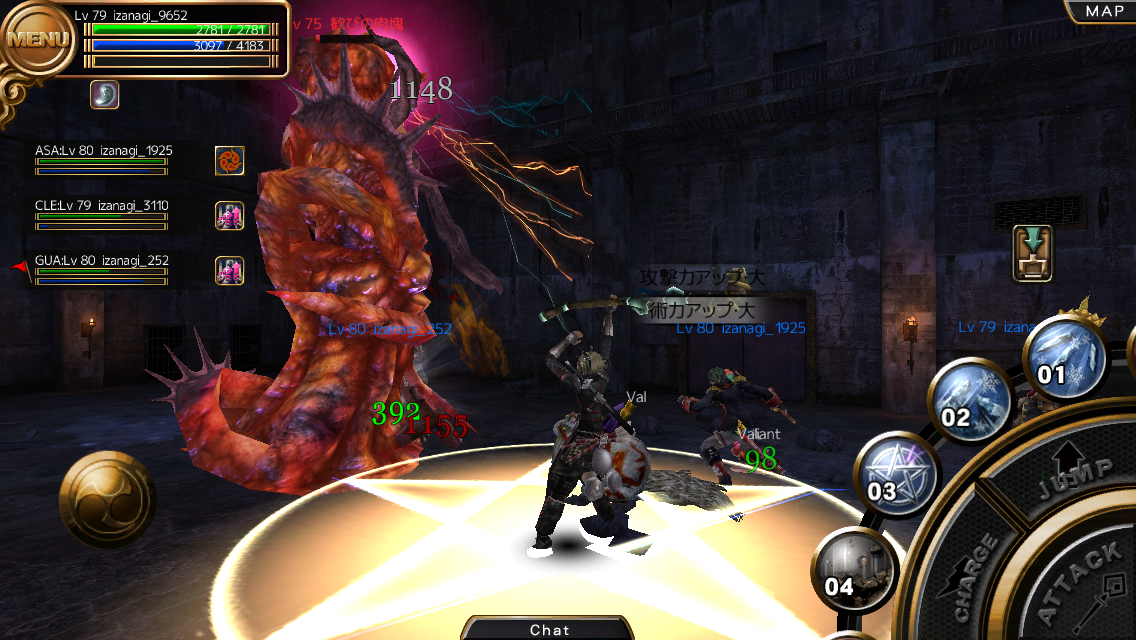Open the MAP tab
The height and width of the screenshot is (640, 1136).
(x=1104, y=11)
